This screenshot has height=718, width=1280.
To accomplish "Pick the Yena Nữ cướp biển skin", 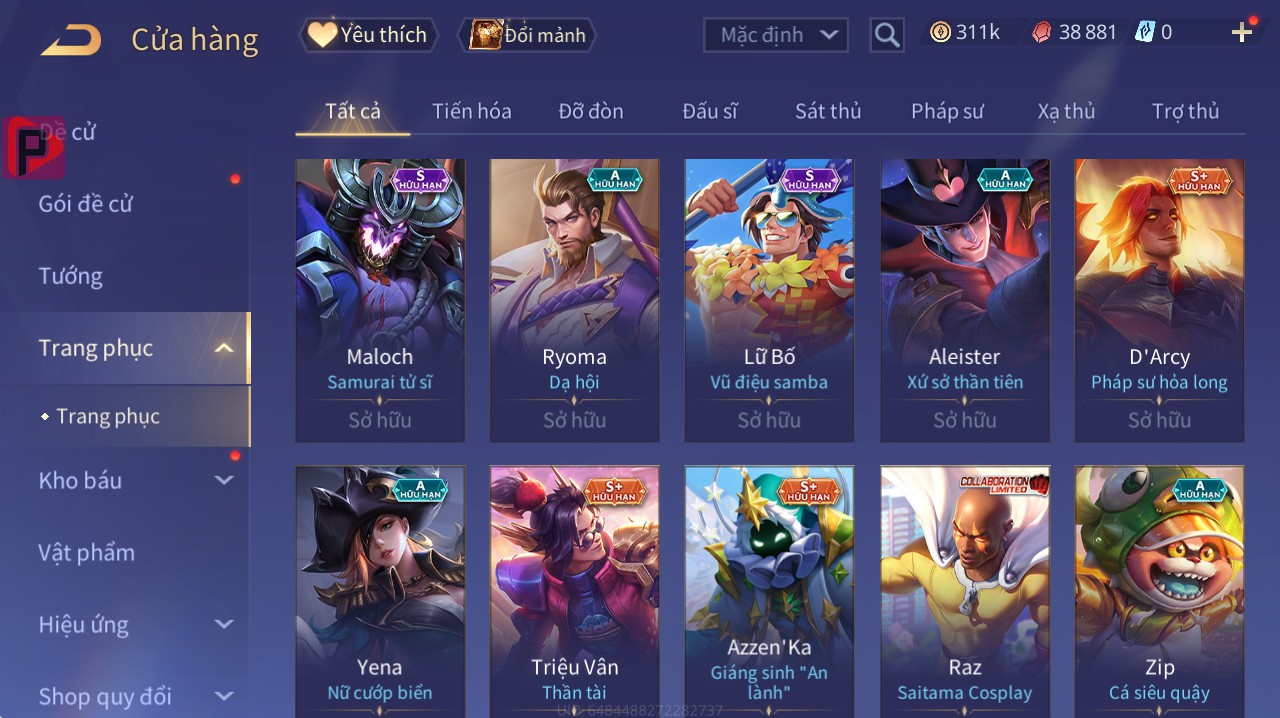I will [x=380, y=590].
